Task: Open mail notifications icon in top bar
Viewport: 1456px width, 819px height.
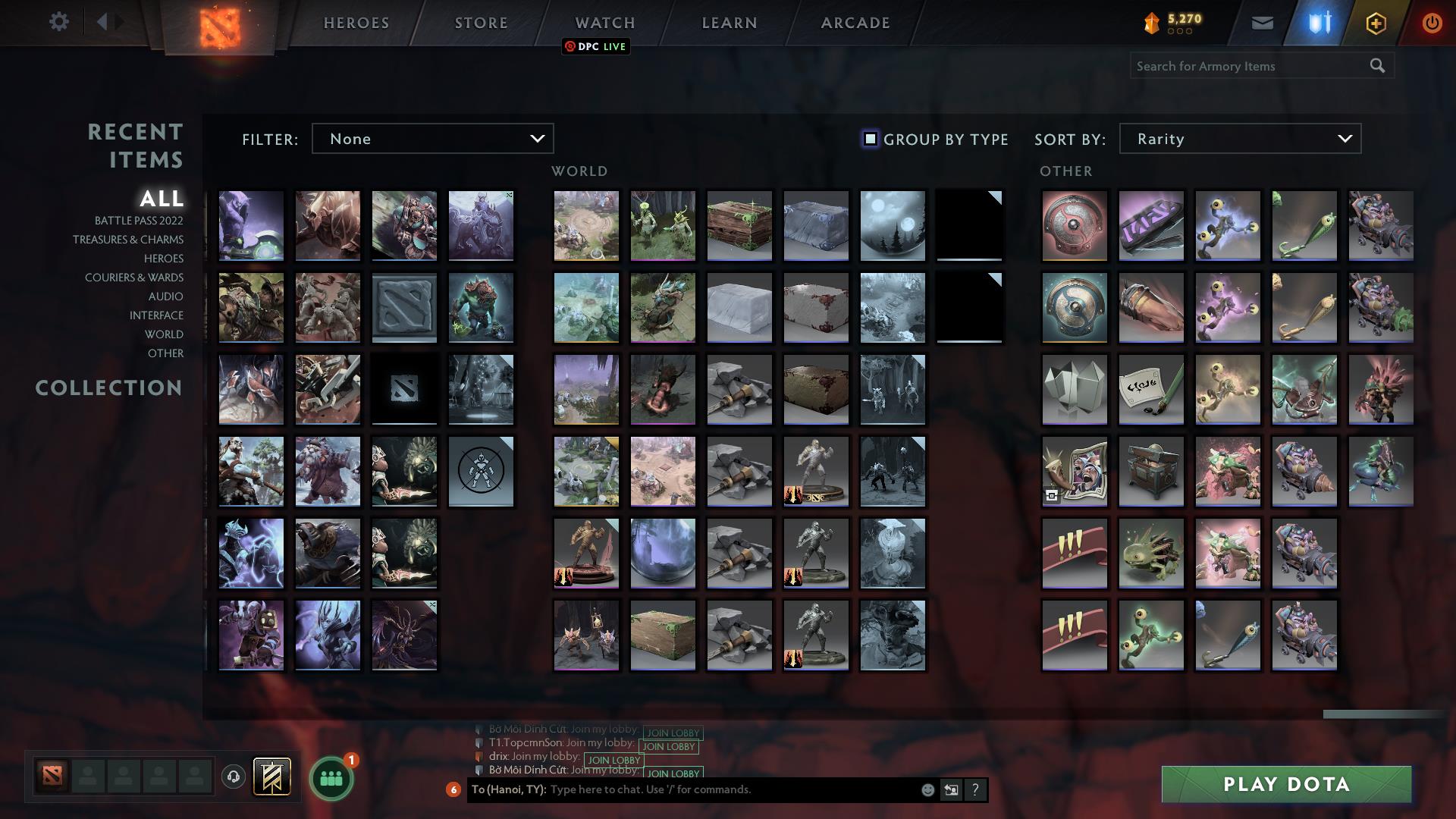Action: click(1263, 23)
